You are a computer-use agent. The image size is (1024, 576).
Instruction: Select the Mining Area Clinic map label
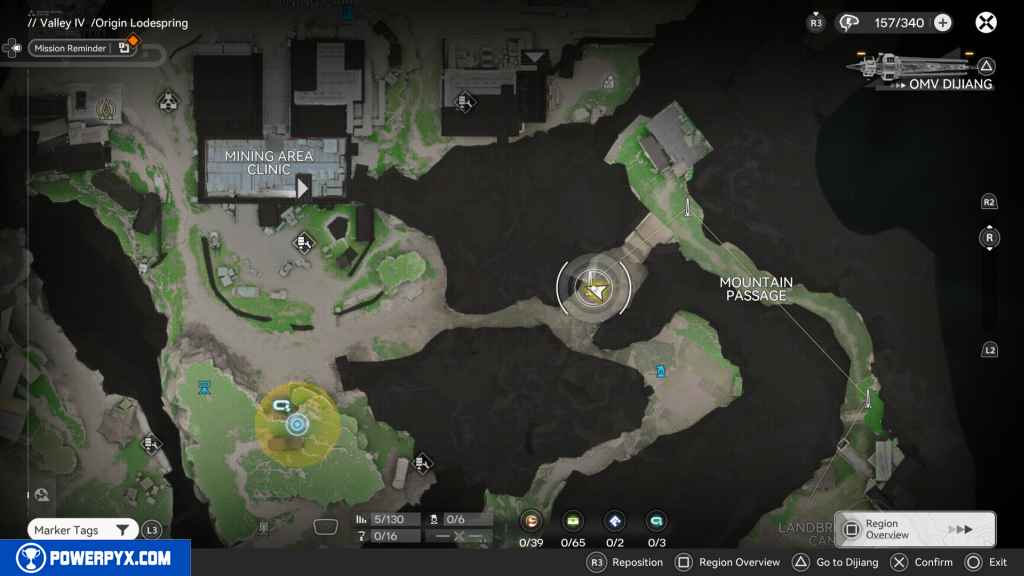click(269, 162)
